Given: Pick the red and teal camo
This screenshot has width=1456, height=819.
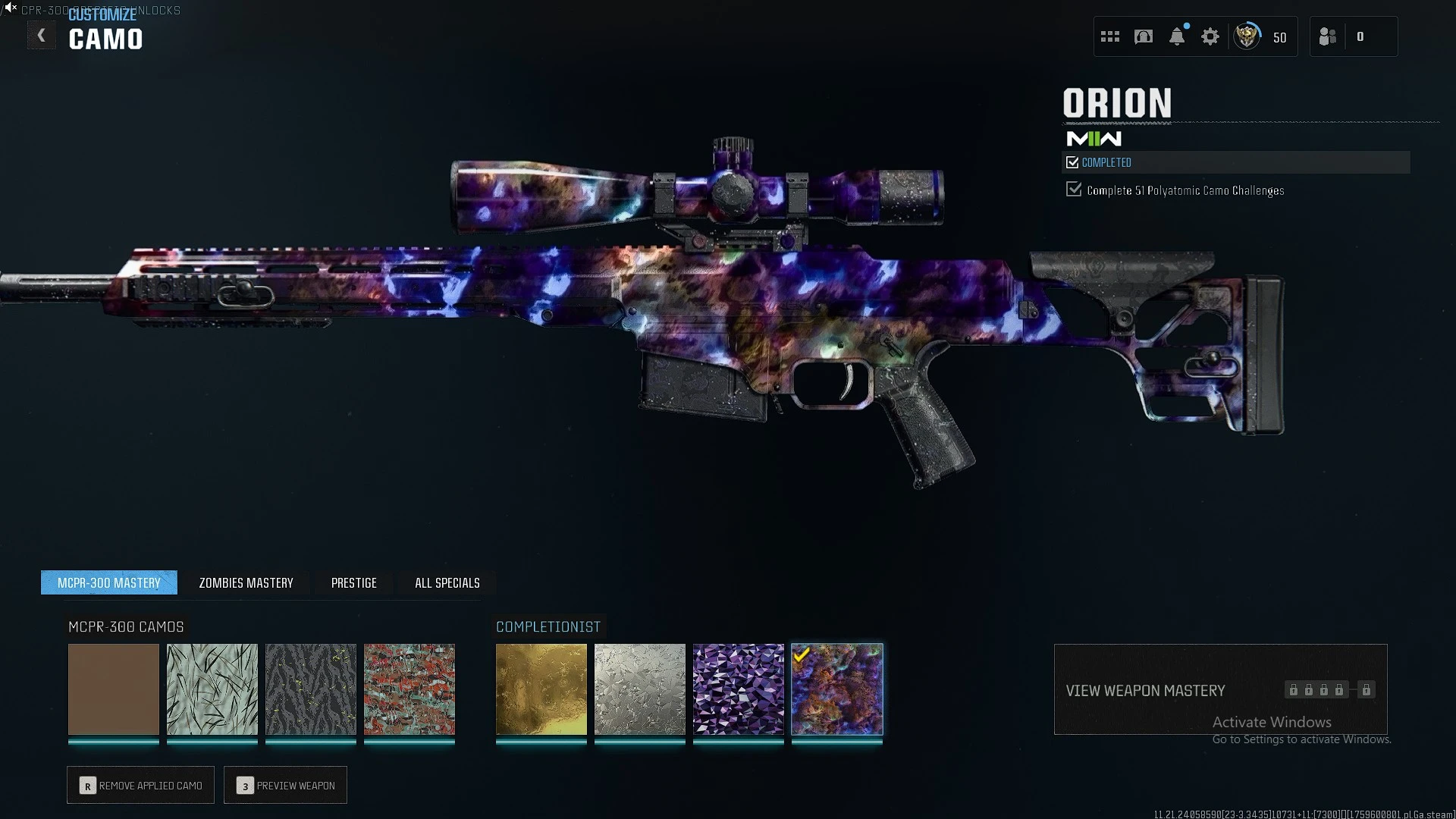Looking at the screenshot, I should 409,689.
